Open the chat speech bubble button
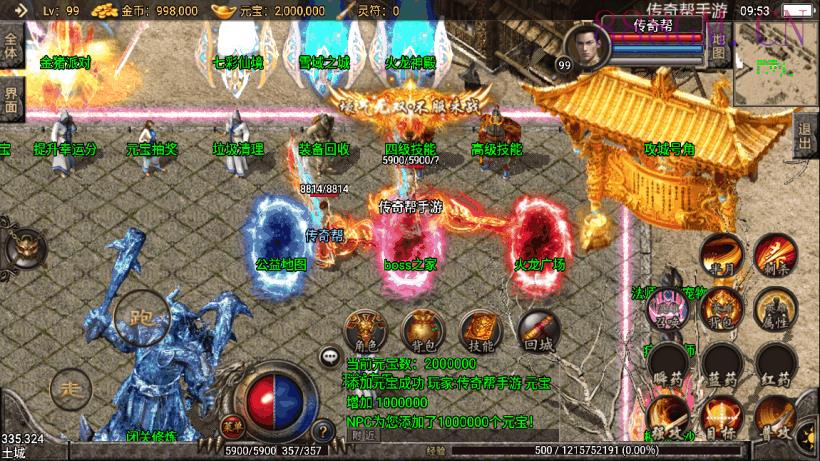The width and height of the screenshot is (820, 461). click(x=329, y=355)
